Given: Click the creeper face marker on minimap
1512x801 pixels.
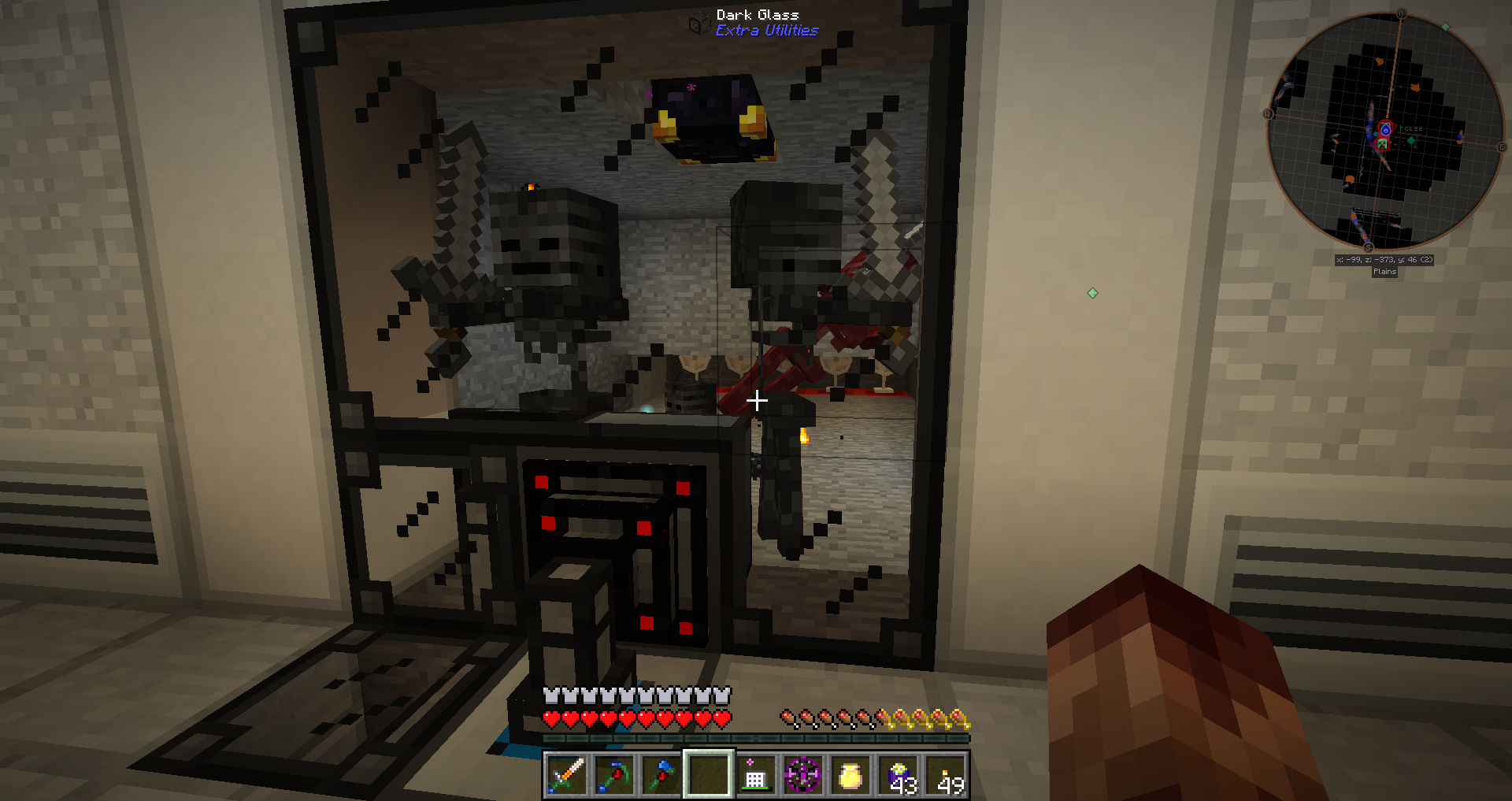Looking at the screenshot, I should (x=1382, y=144).
